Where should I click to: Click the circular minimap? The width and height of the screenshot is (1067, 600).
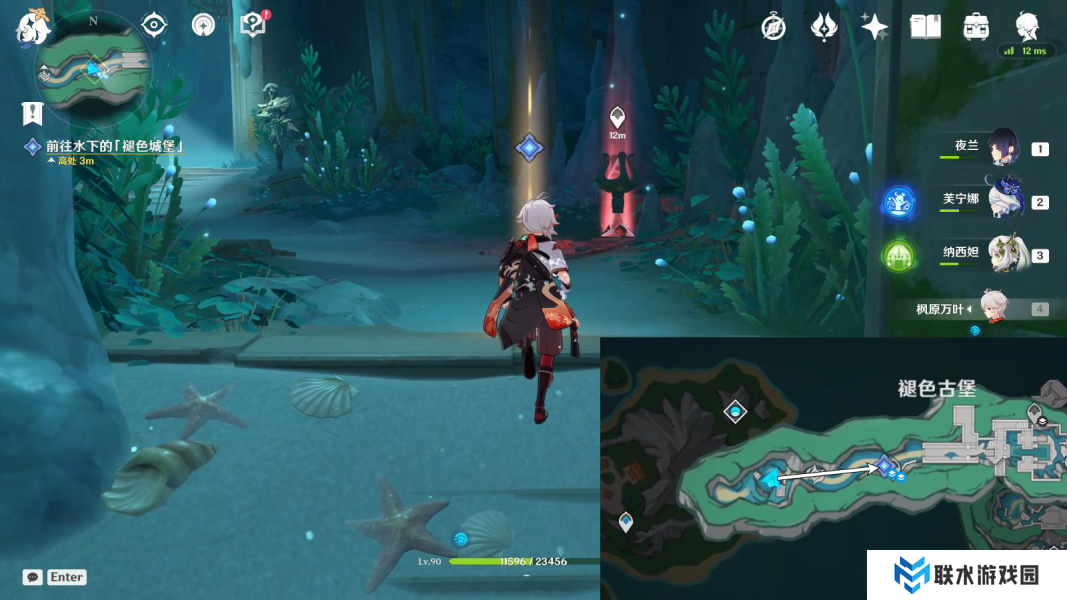click(x=92, y=68)
